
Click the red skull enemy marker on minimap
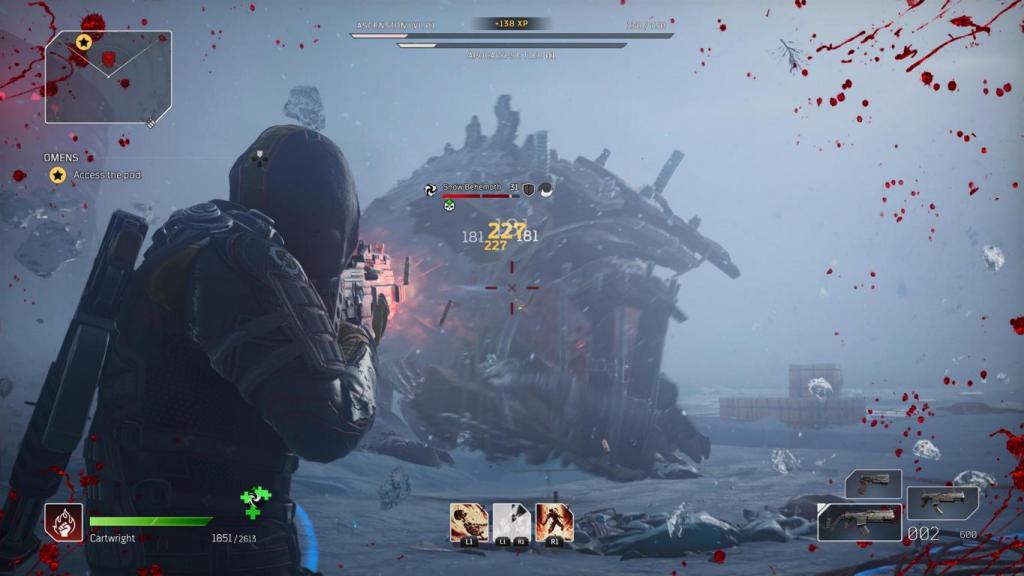pos(108,60)
